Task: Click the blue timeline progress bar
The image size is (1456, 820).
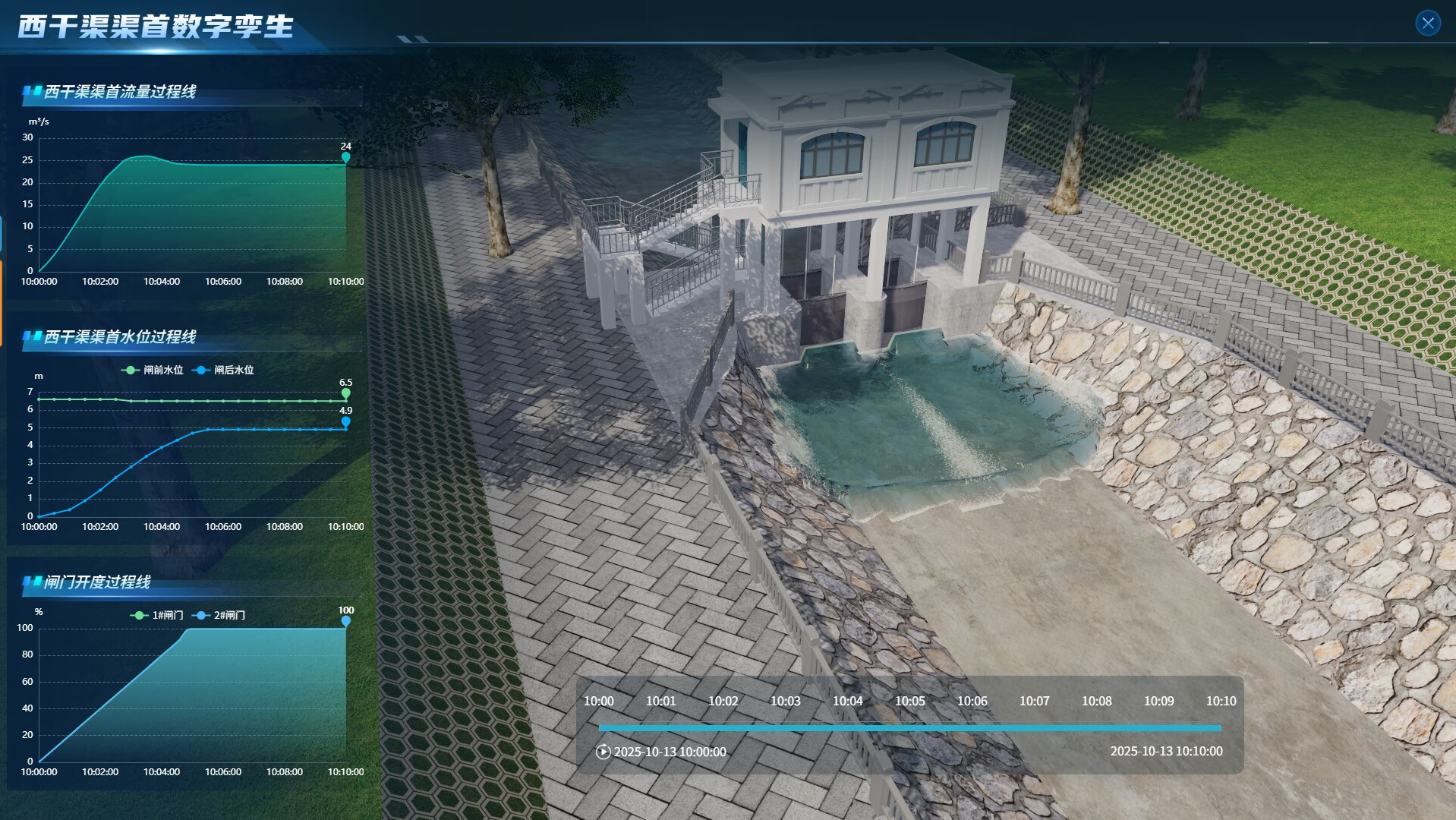Action: (909, 728)
